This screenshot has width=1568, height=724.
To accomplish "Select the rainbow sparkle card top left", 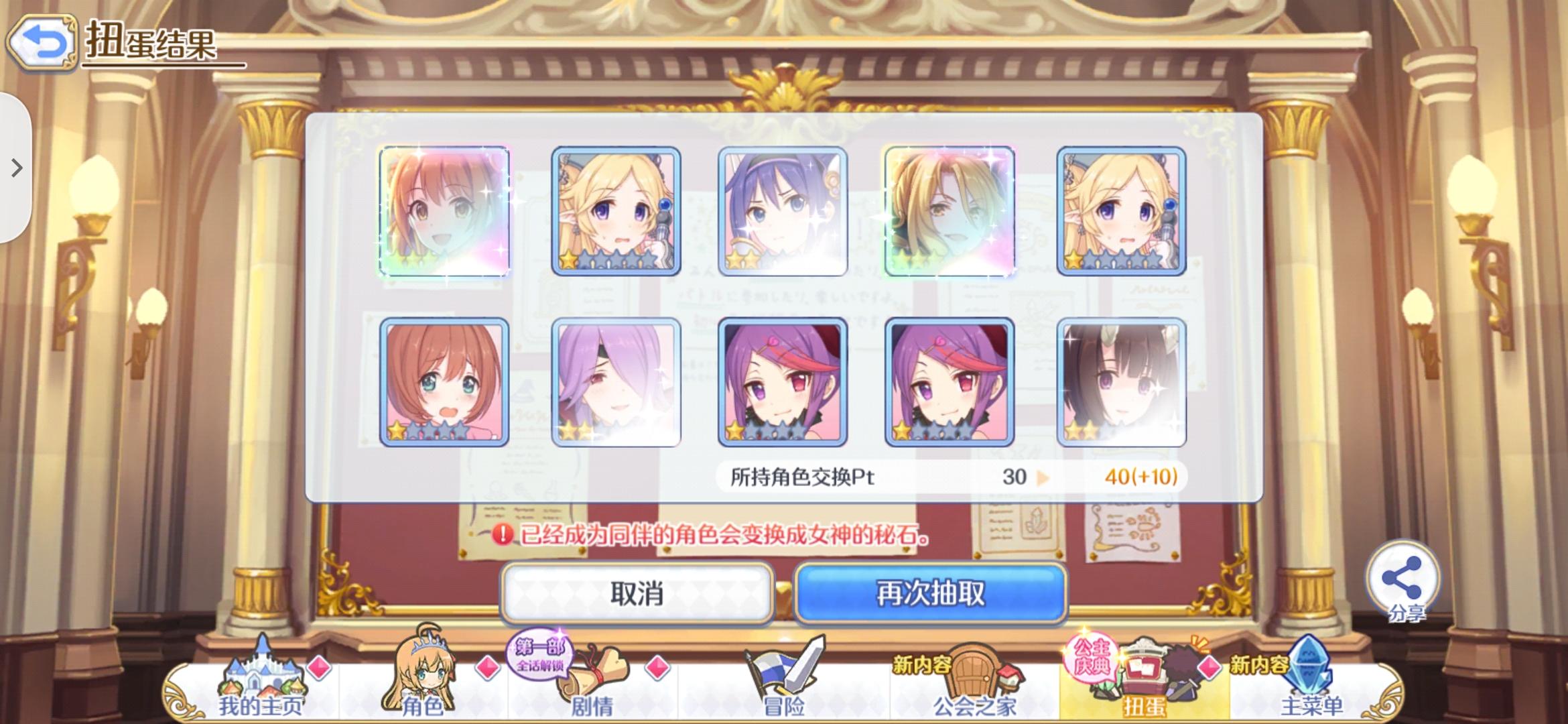I will (x=444, y=211).
